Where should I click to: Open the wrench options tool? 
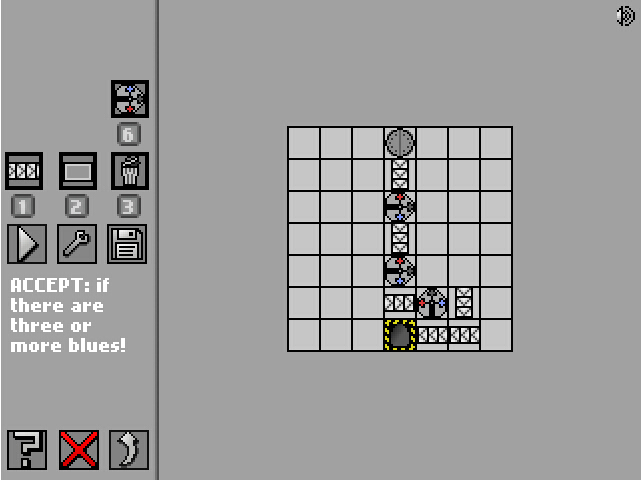[77, 243]
